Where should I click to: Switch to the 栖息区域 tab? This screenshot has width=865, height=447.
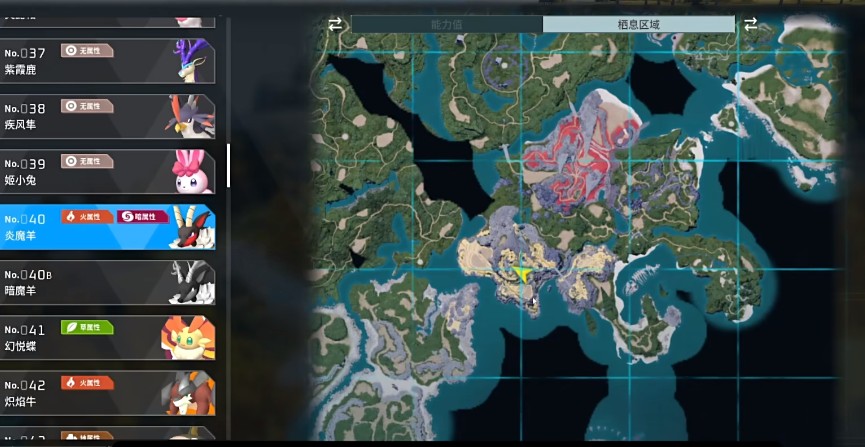[x=638, y=24]
